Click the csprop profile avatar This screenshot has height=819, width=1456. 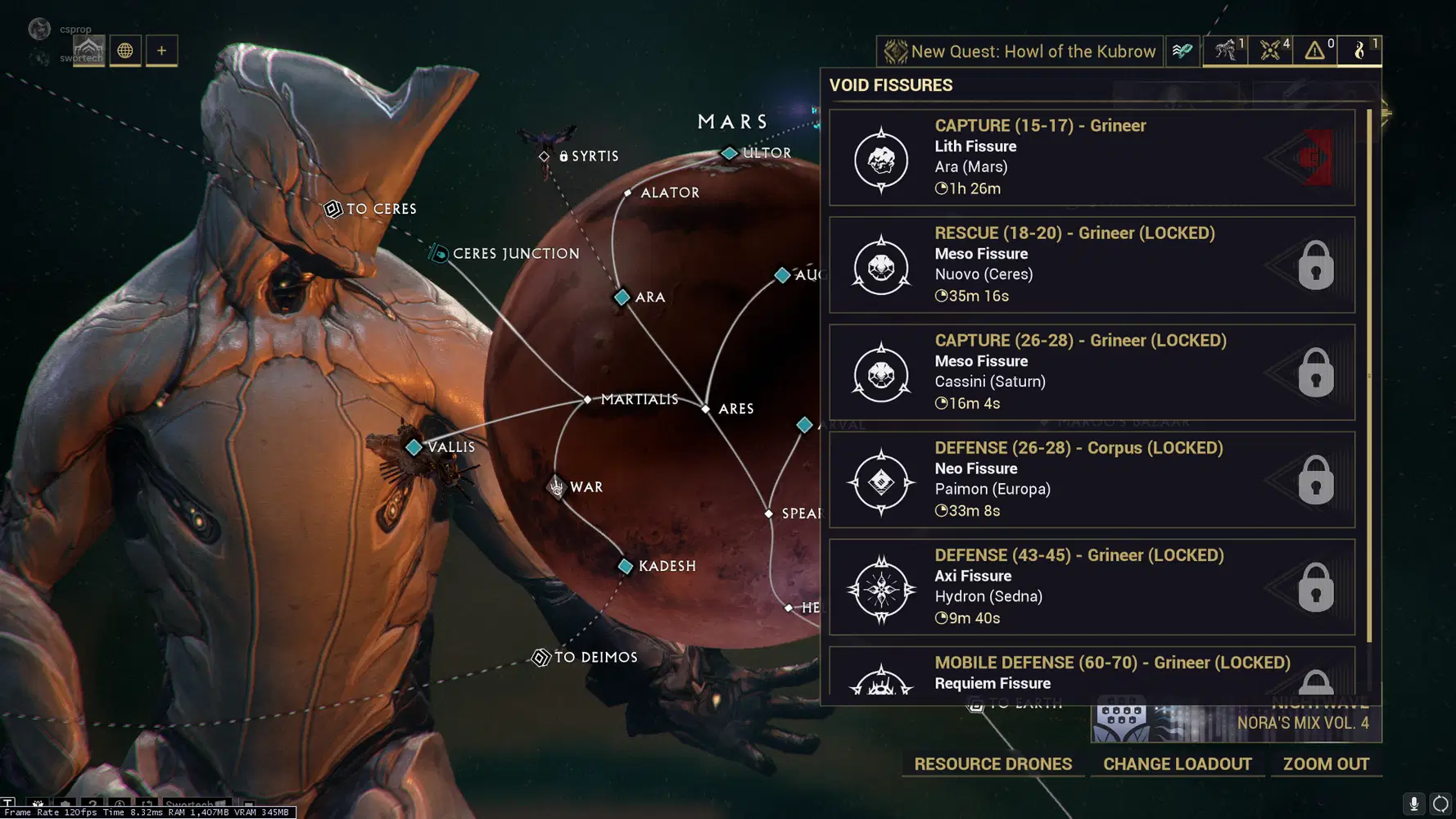38,28
